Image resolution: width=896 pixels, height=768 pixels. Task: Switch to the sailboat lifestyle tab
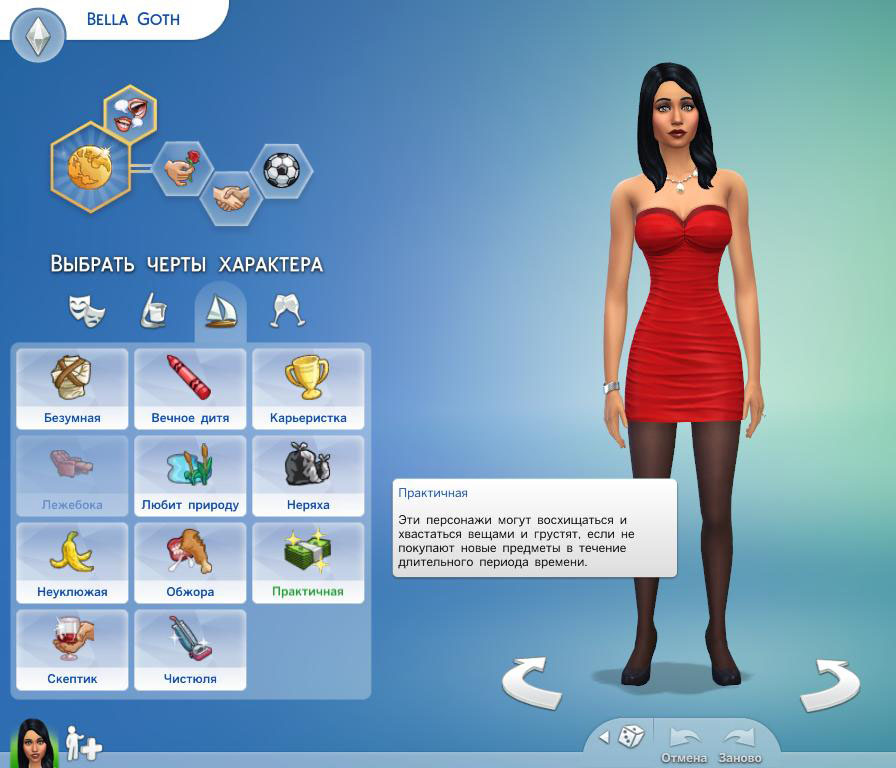click(x=220, y=311)
